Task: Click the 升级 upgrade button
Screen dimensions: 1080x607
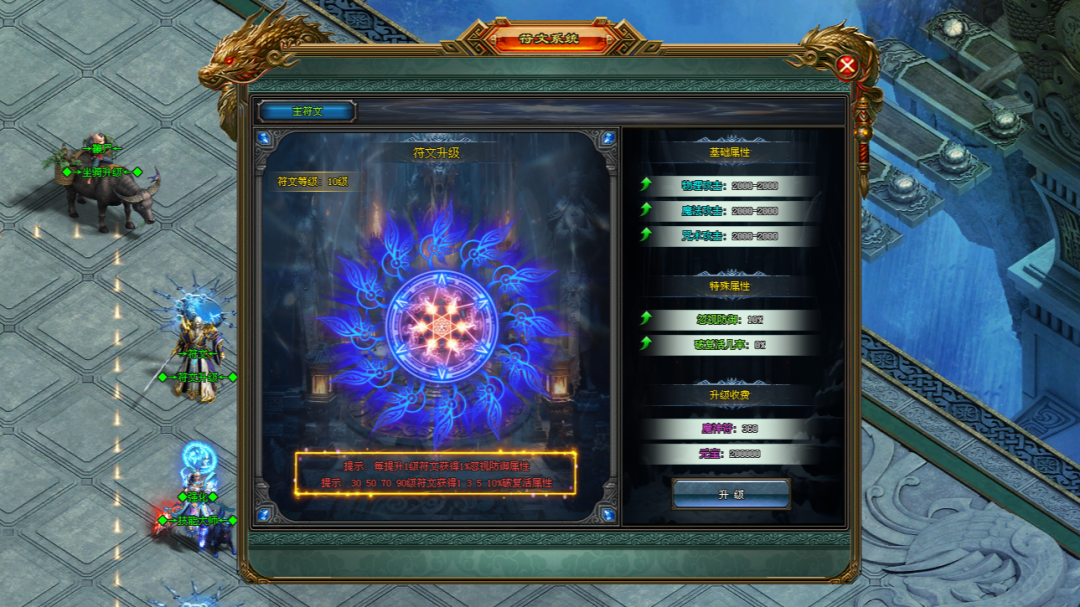Action: (731, 494)
